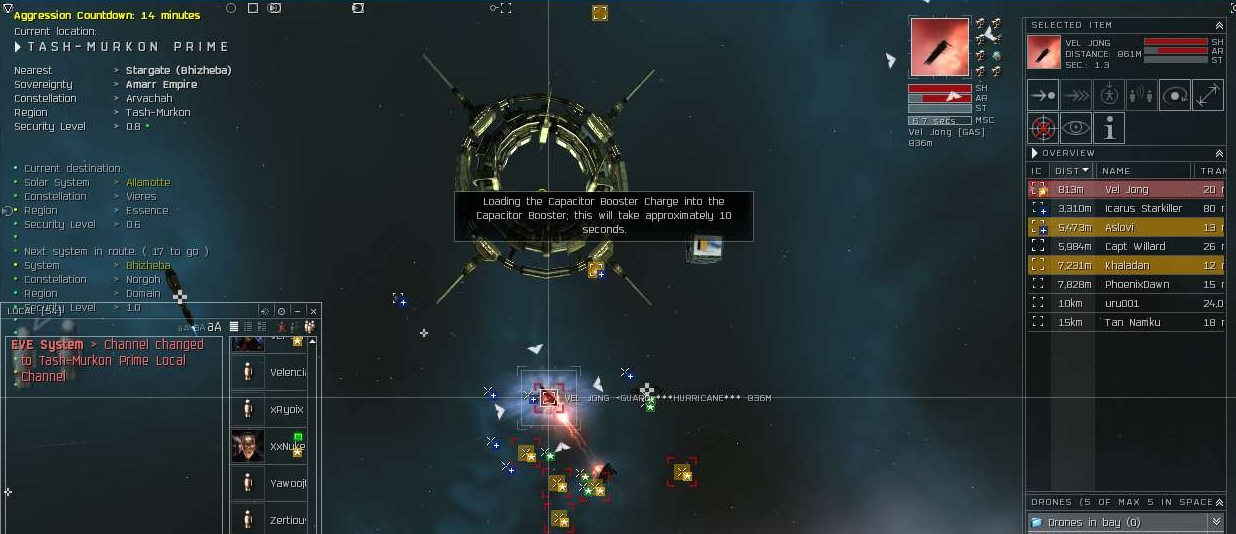
Task: Select PhoenixDawn in the overview
Action: pyautogui.click(x=1136, y=284)
